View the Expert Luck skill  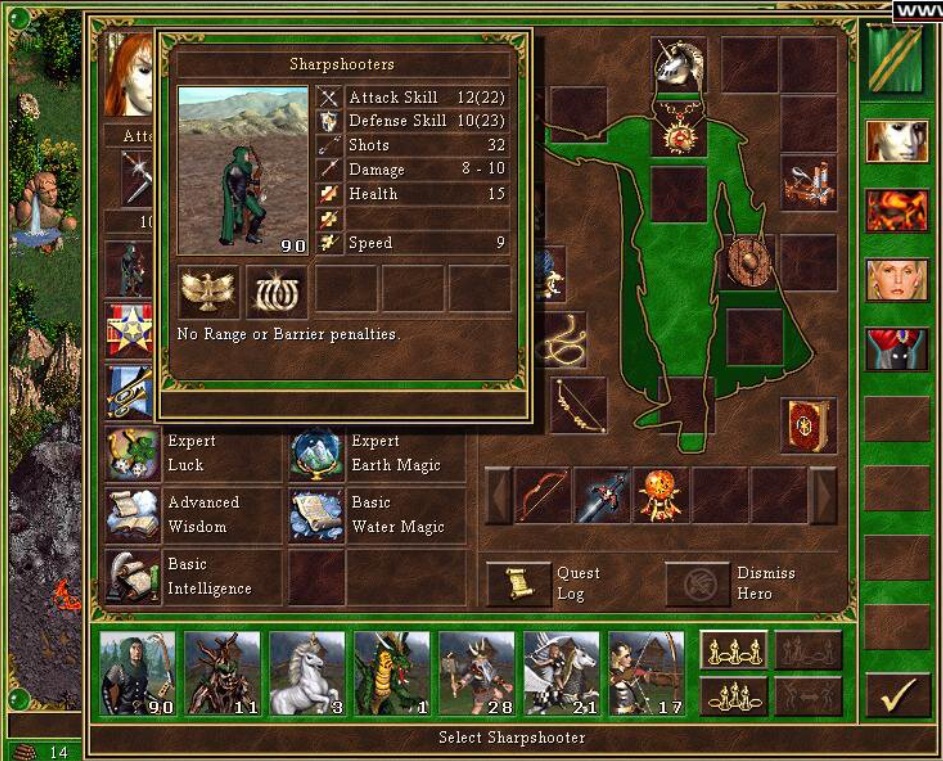tap(134, 453)
